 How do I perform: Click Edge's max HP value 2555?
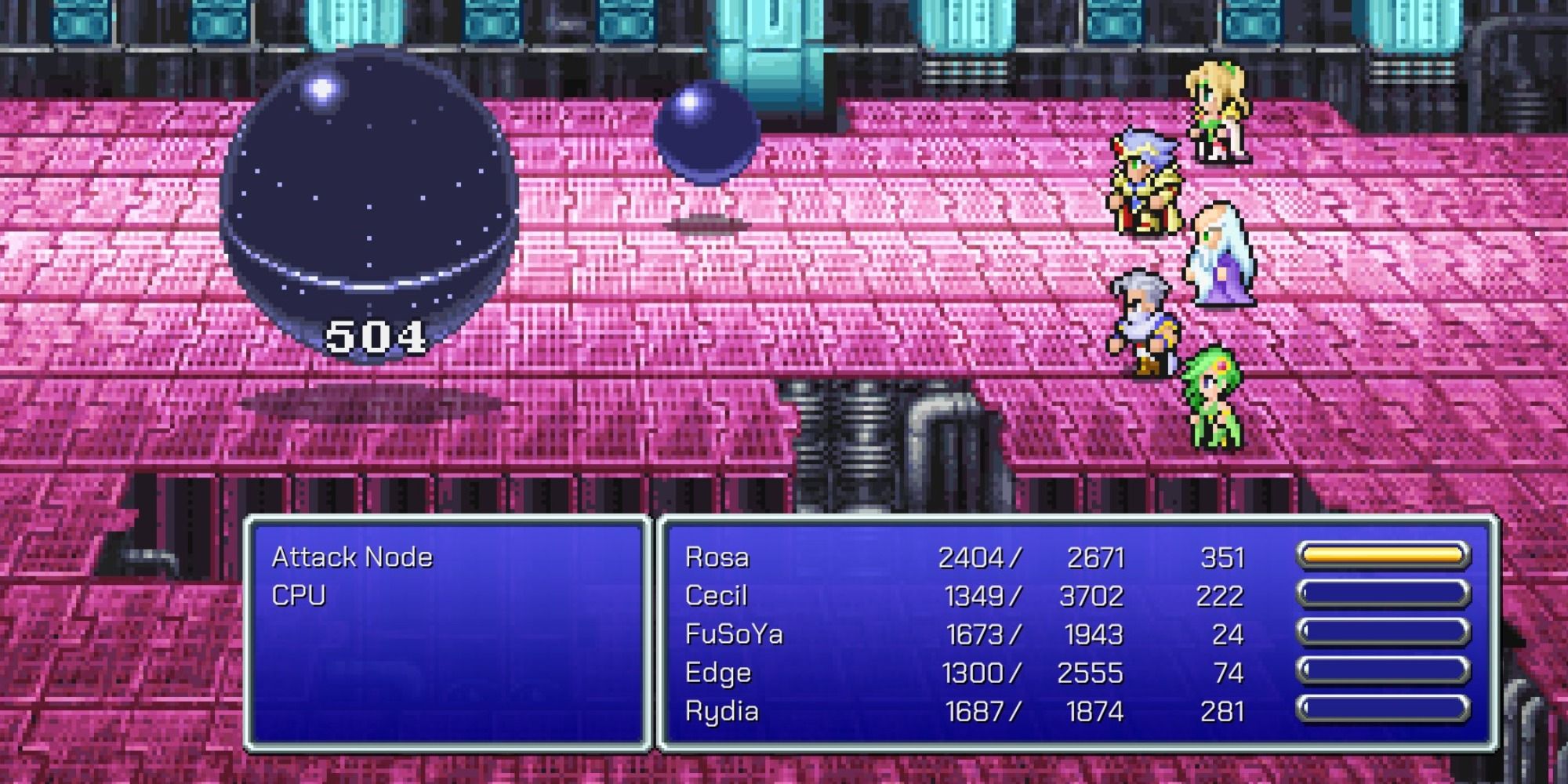(1092, 672)
